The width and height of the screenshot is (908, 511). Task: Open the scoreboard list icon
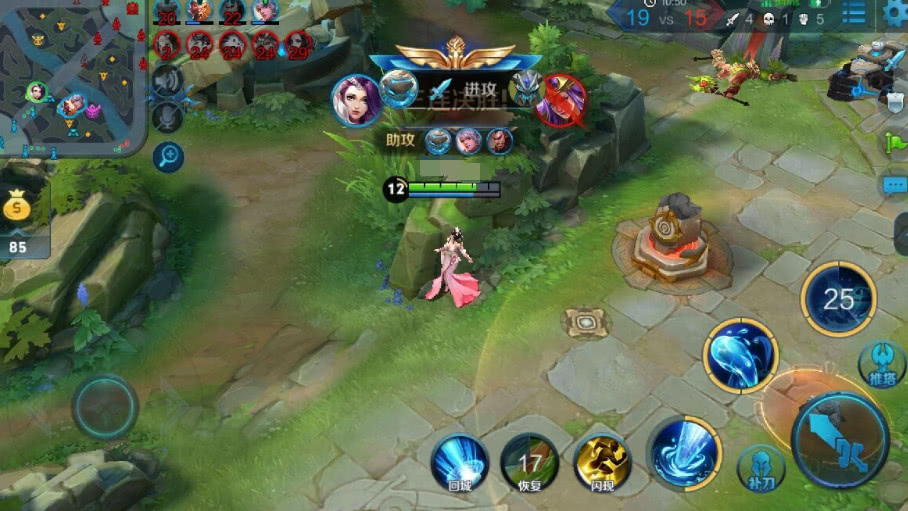click(854, 13)
